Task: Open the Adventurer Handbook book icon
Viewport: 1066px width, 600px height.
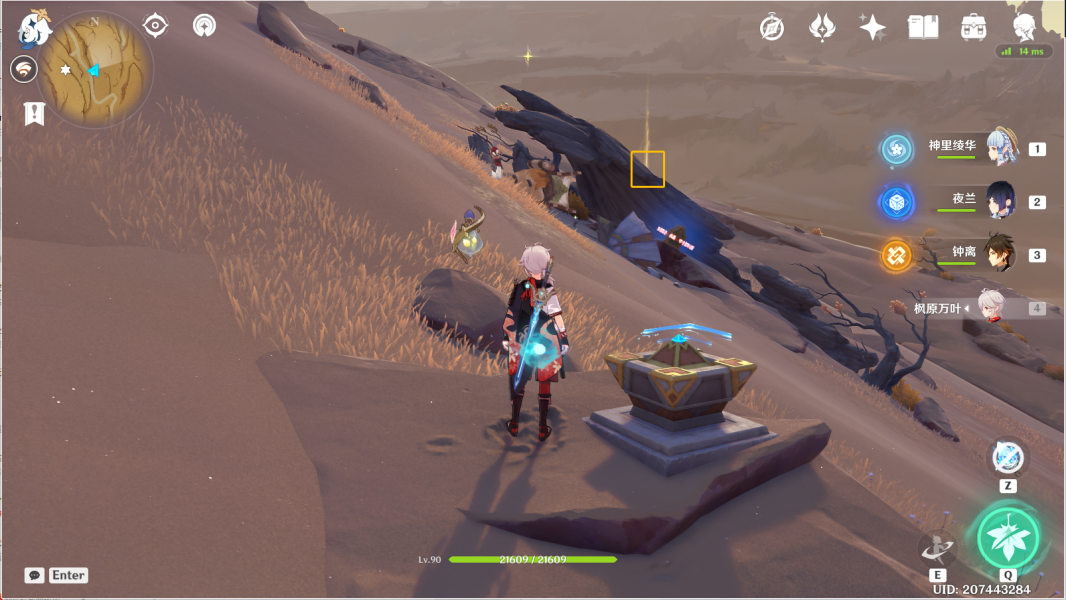Action: 923,27
